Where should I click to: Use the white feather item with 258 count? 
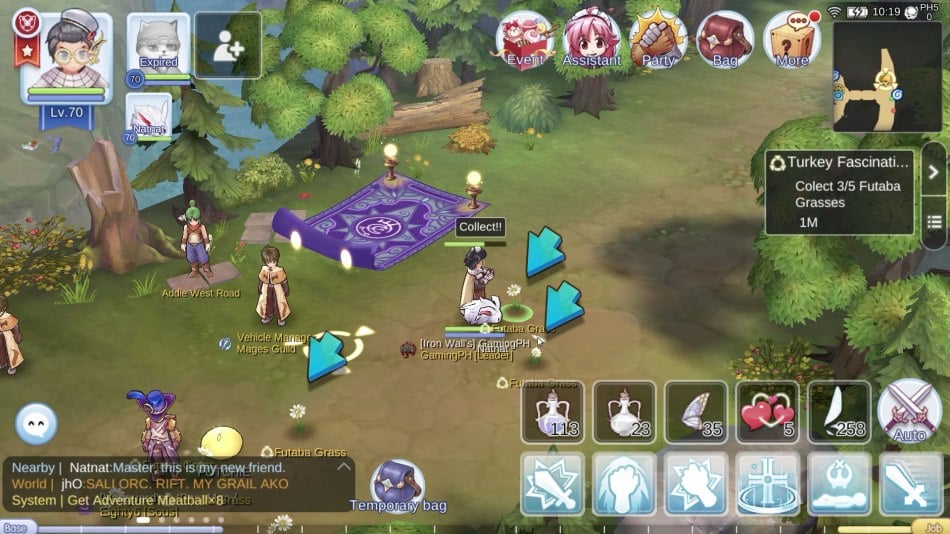tap(839, 412)
